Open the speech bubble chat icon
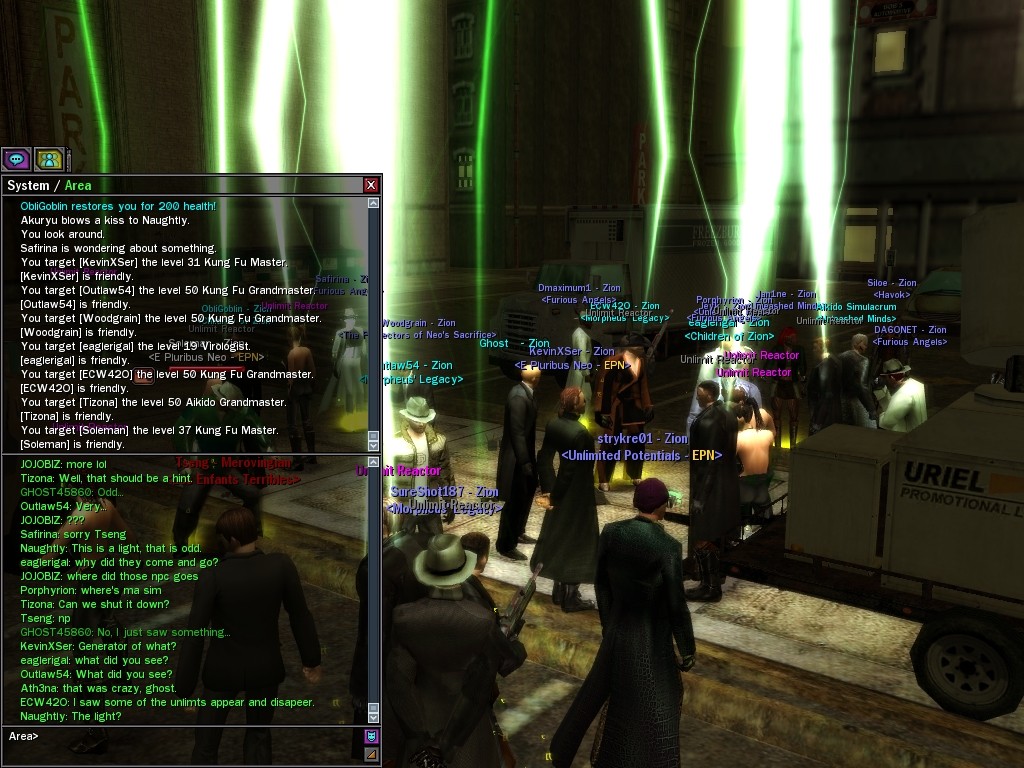The image size is (1024, 768). pyautogui.click(x=16, y=158)
